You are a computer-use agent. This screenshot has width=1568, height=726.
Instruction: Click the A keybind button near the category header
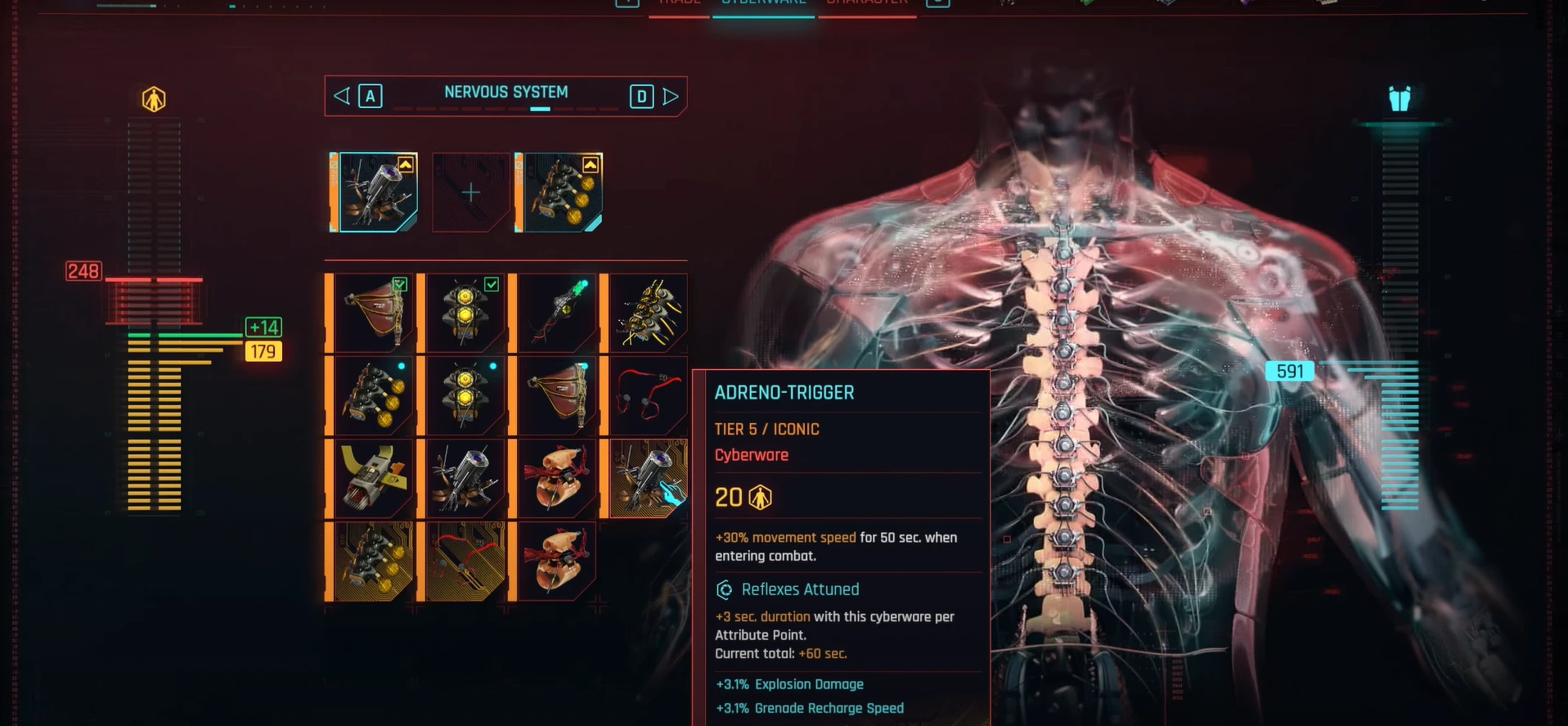coord(371,96)
